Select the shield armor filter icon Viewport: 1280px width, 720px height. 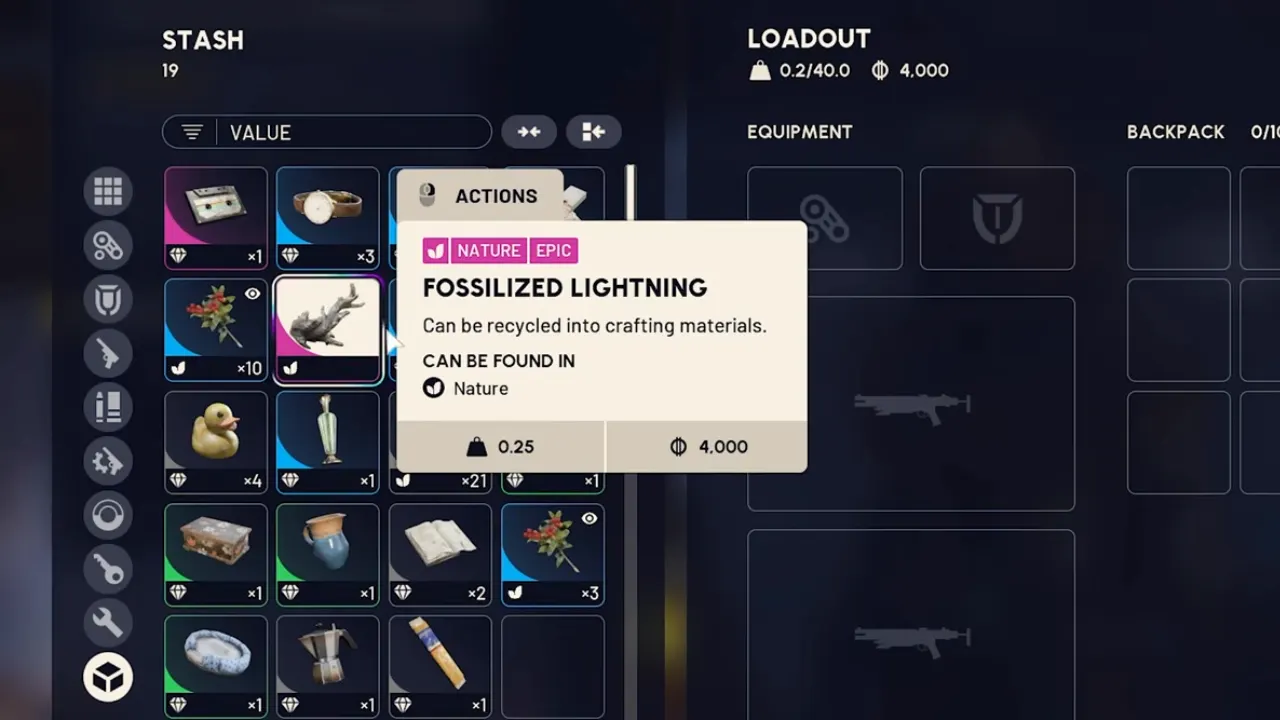[x=108, y=299]
